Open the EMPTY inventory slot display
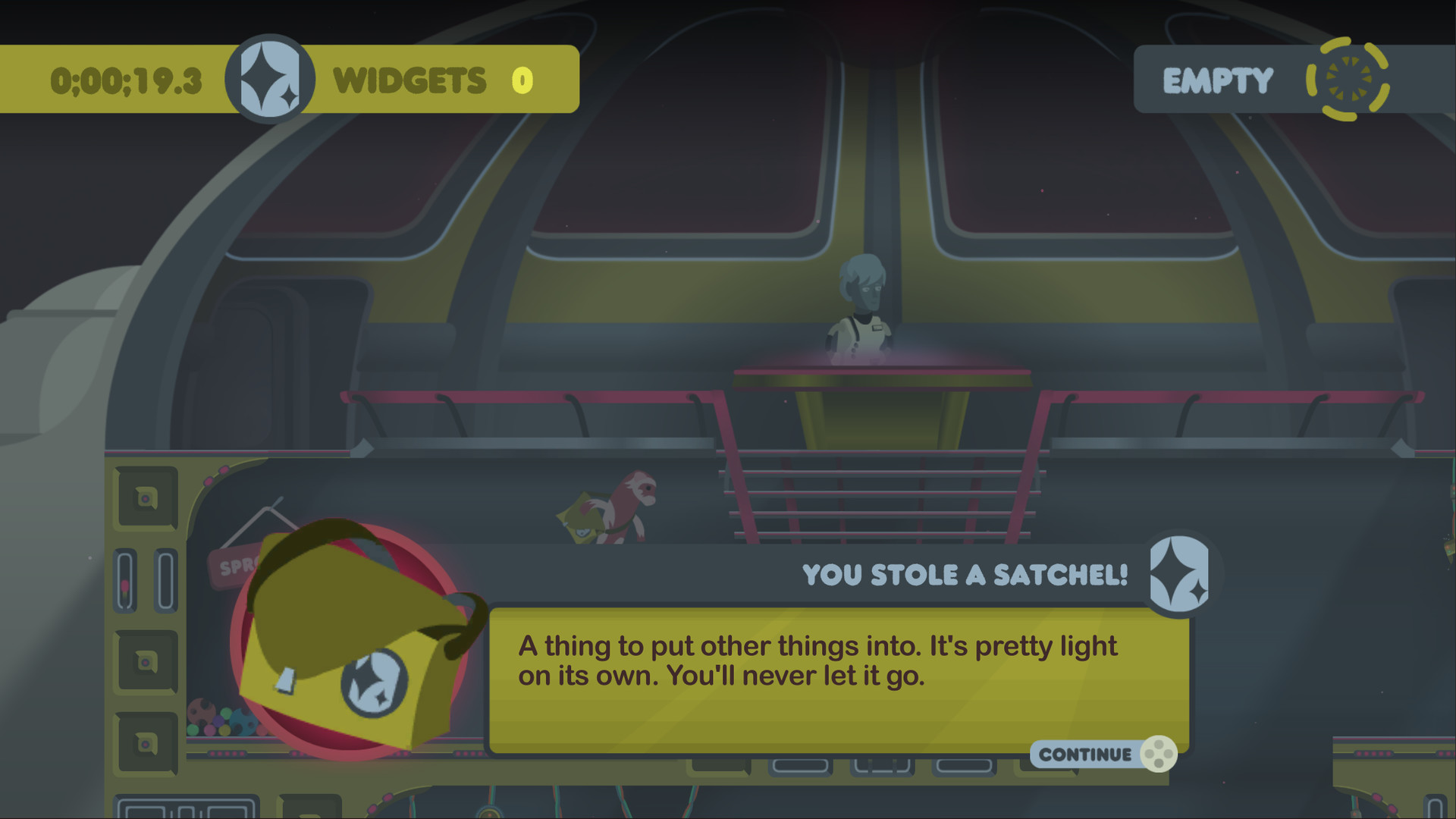Screen dimensions: 1456x819 point(1217,78)
